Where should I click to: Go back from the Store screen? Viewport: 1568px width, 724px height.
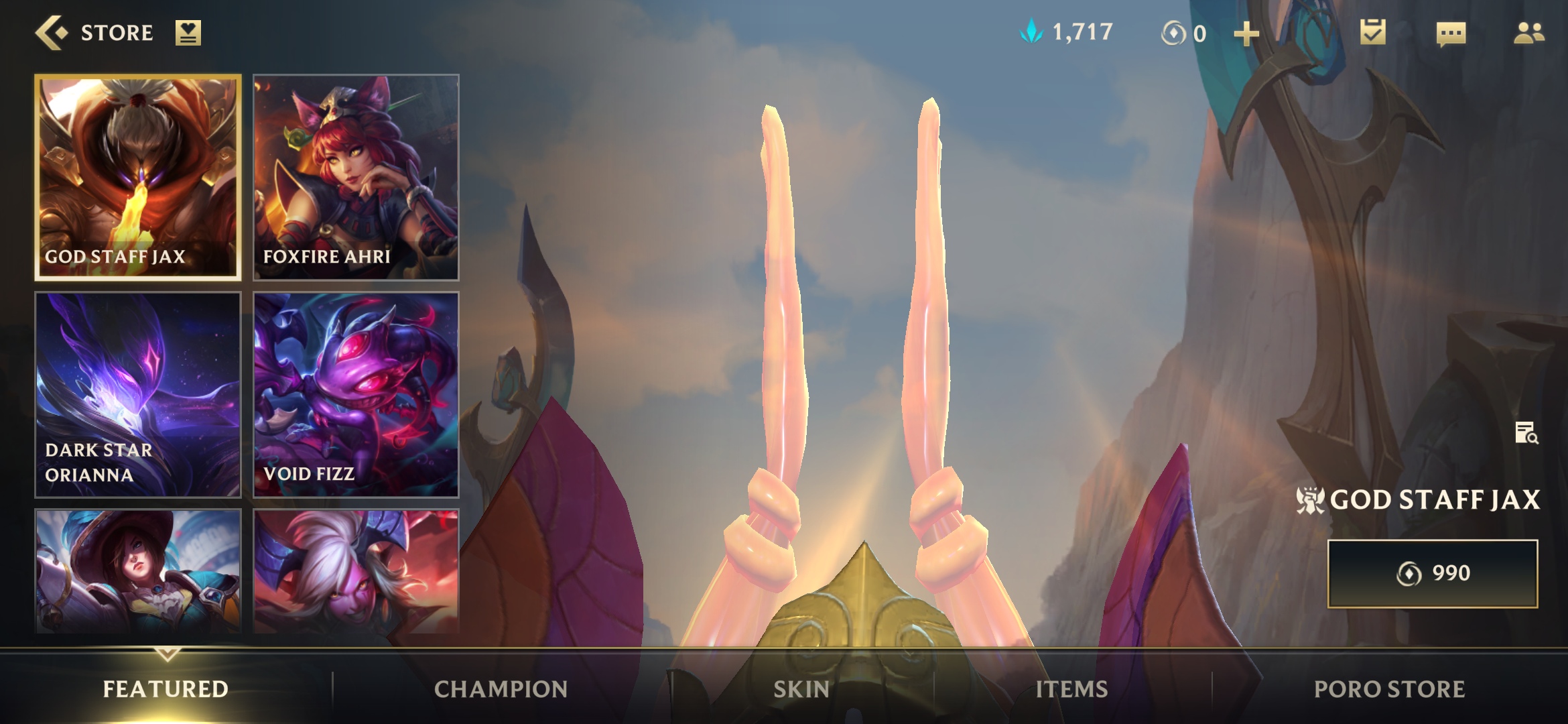52,33
